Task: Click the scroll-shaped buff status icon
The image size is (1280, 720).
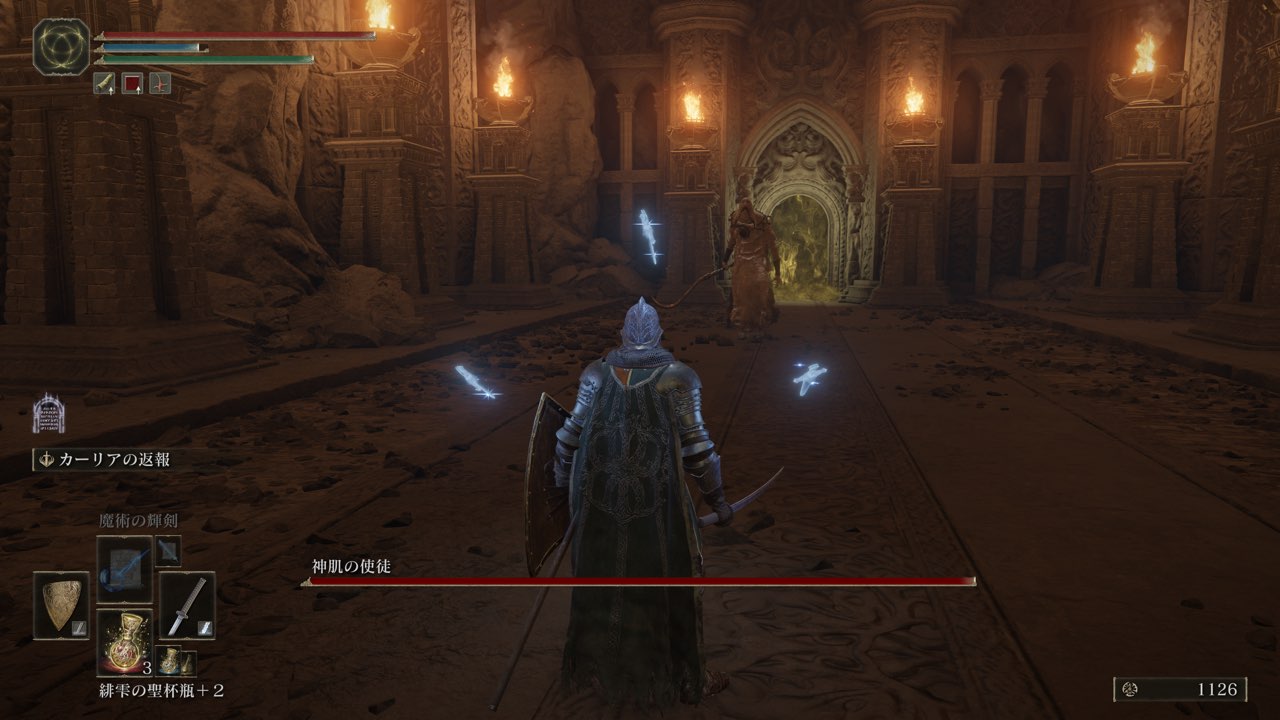Action: (105, 84)
